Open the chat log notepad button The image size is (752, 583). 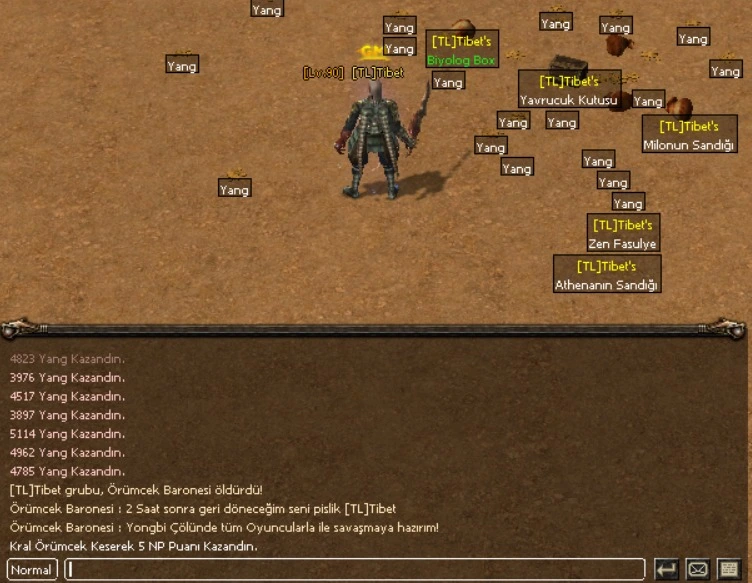tap(729, 570)
